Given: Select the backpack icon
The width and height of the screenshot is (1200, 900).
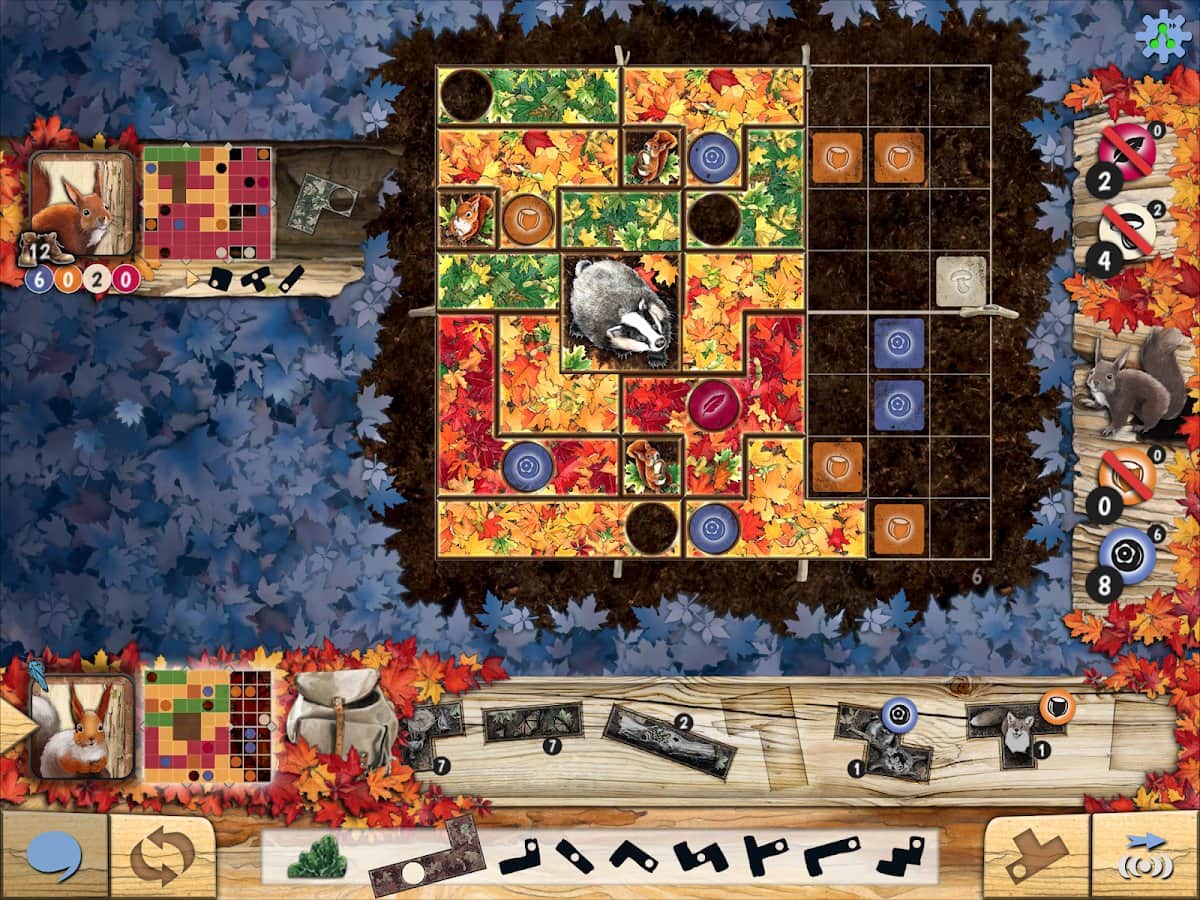Looking at the screenshot, I should tap(342, 718).
